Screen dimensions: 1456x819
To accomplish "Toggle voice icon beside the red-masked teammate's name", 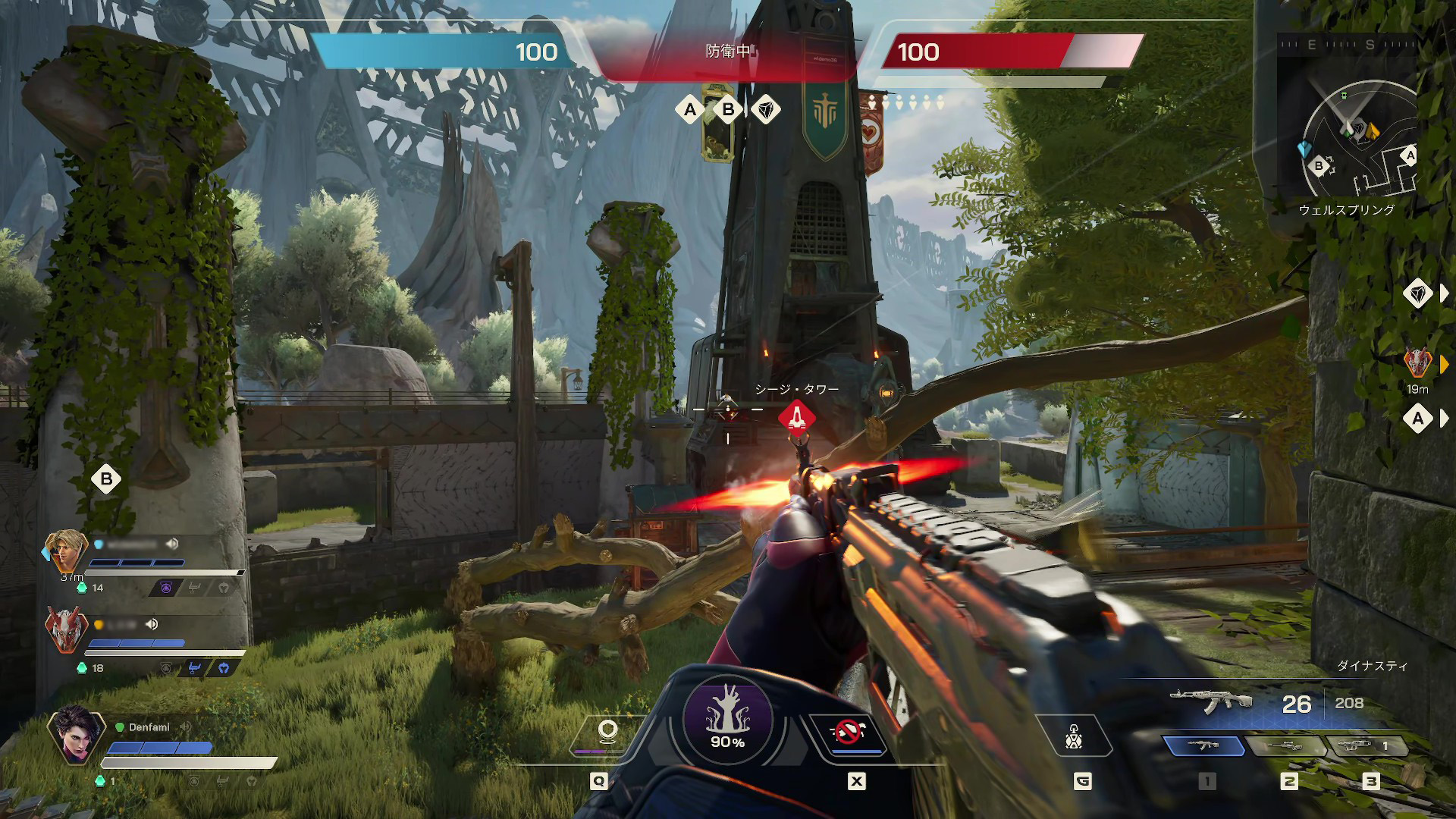I will pyautogui.click(x=152, y=624).
